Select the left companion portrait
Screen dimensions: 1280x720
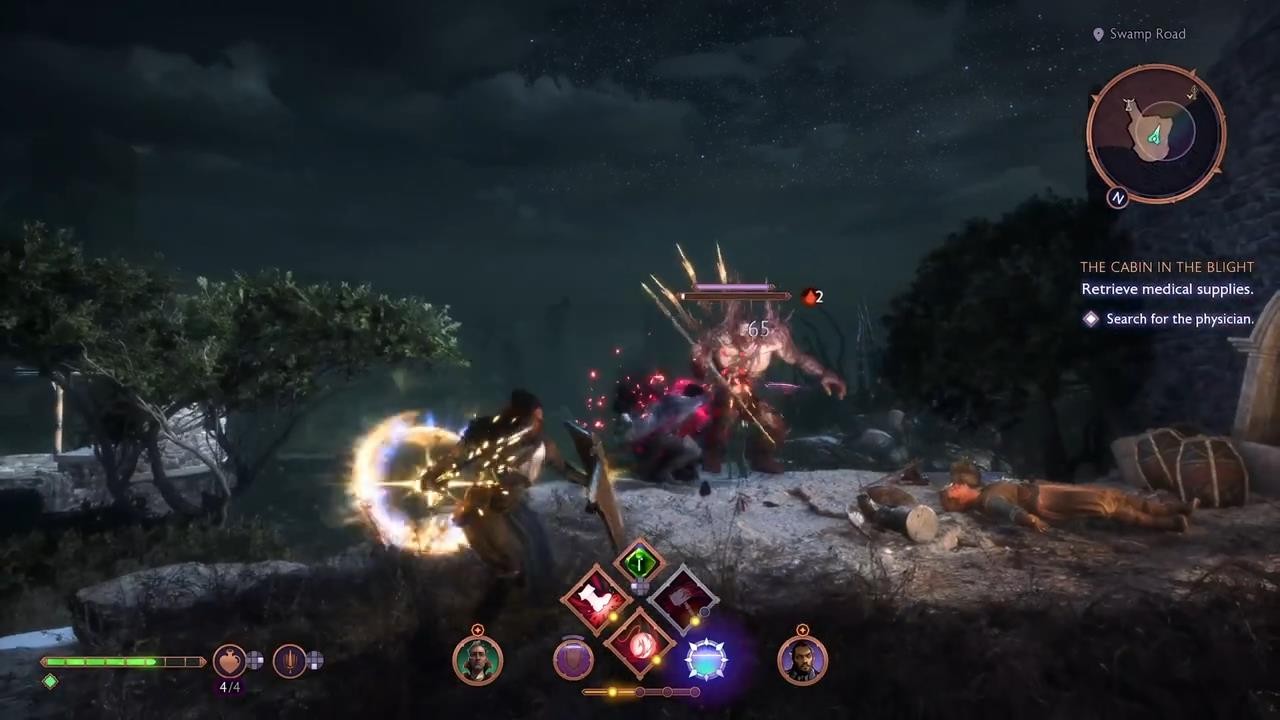click(x=477, y=660)
